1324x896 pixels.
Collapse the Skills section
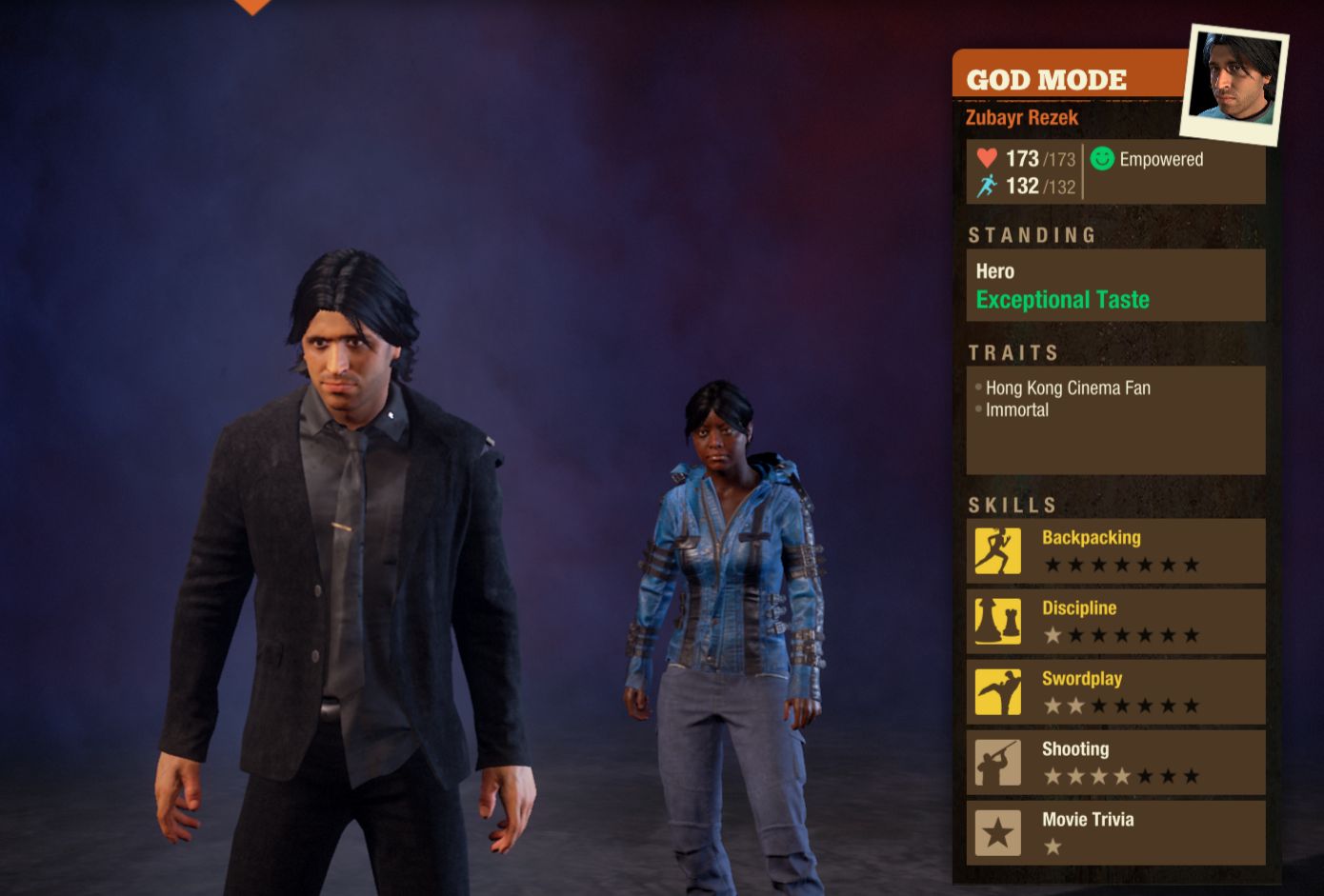1013,505
